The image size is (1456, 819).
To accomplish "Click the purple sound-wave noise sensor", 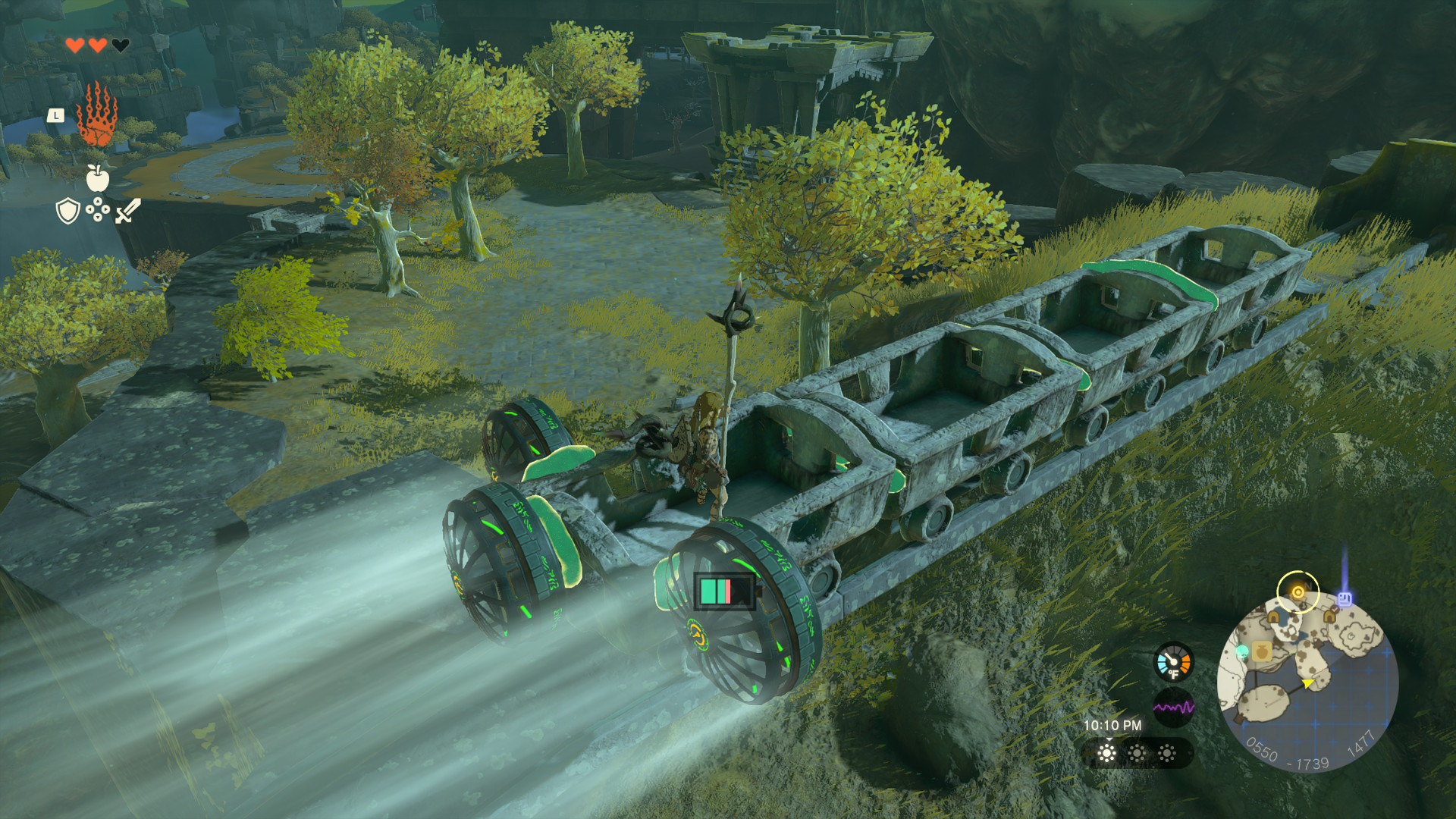I will (1173, 708).
